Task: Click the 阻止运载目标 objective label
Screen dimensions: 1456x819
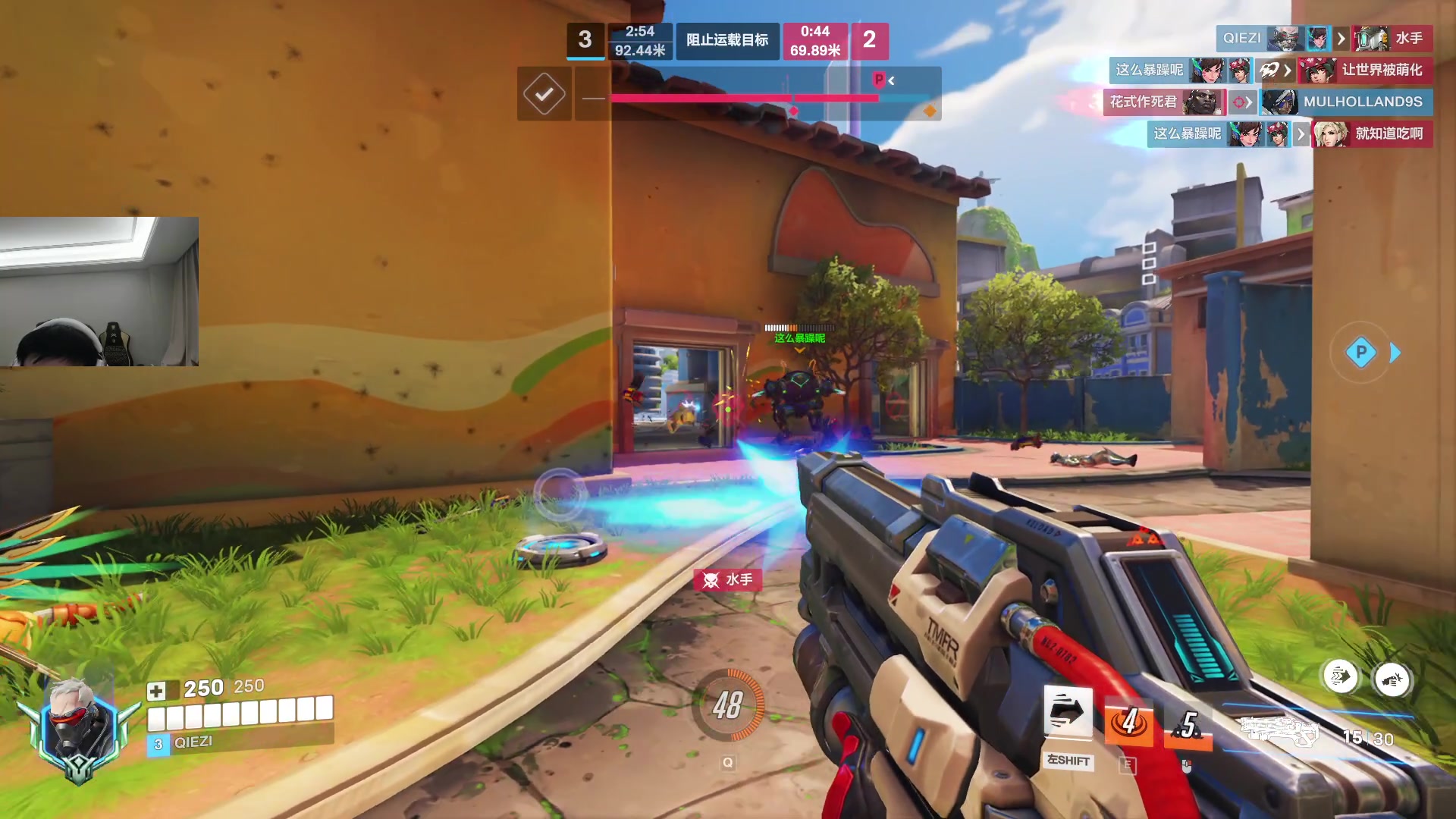Action: (x=726, y=40)
